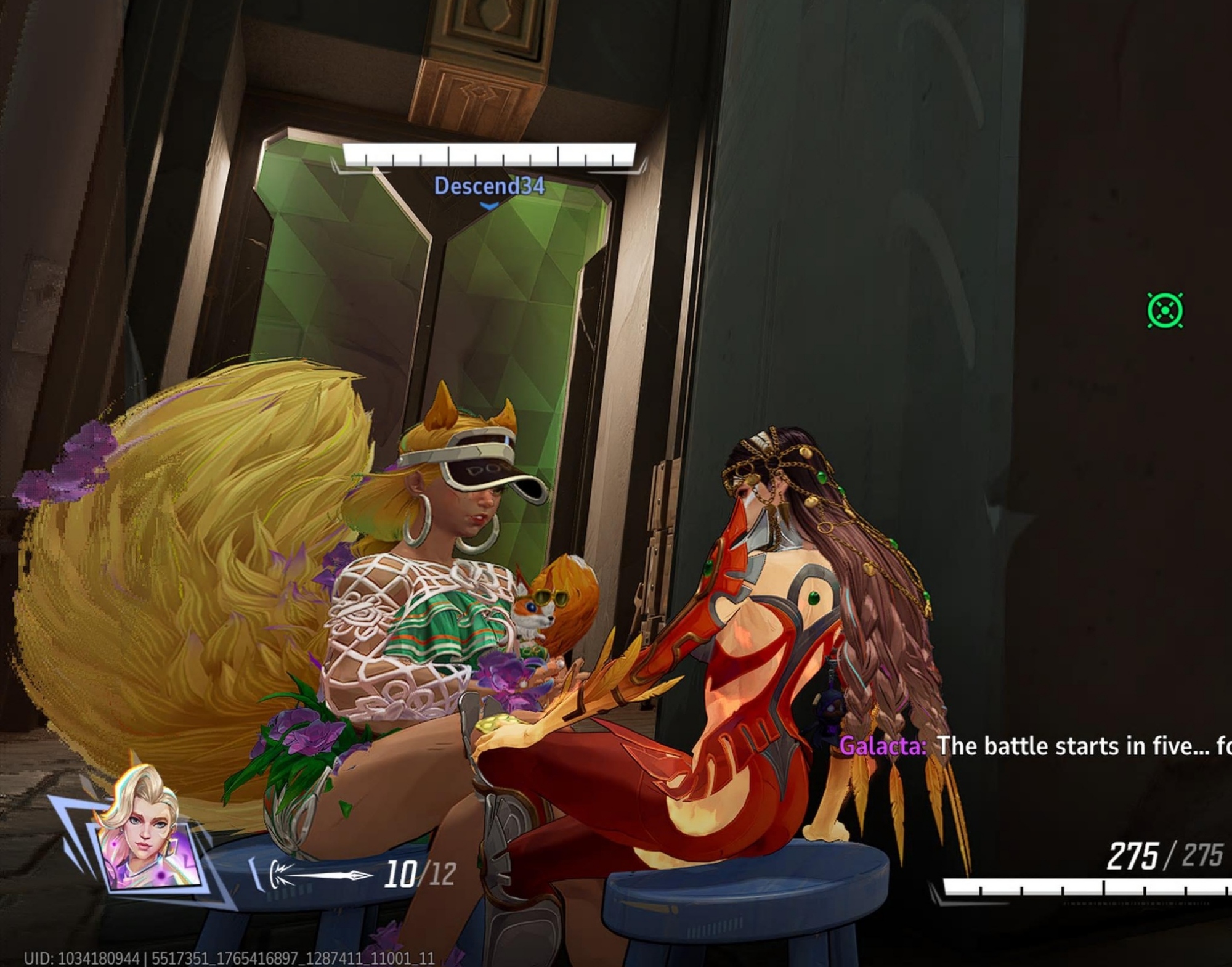This screenshot has height=967, width=1232.
Task: Select the green target reticle marker
Action: point(1165,311)
